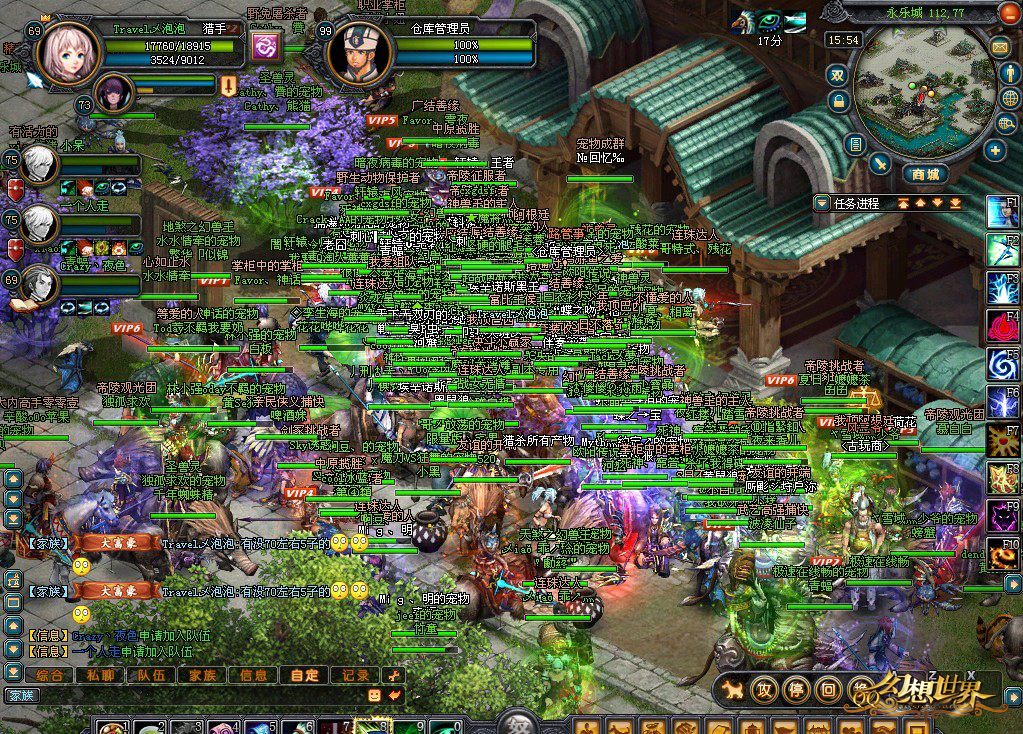Activate the F4 red flame skill

[x=1003, y=325]
